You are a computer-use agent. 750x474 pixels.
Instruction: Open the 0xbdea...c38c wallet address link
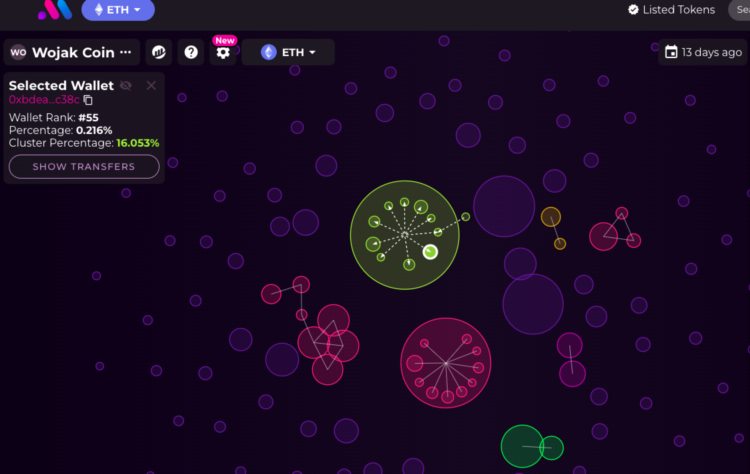coord(43,100)
